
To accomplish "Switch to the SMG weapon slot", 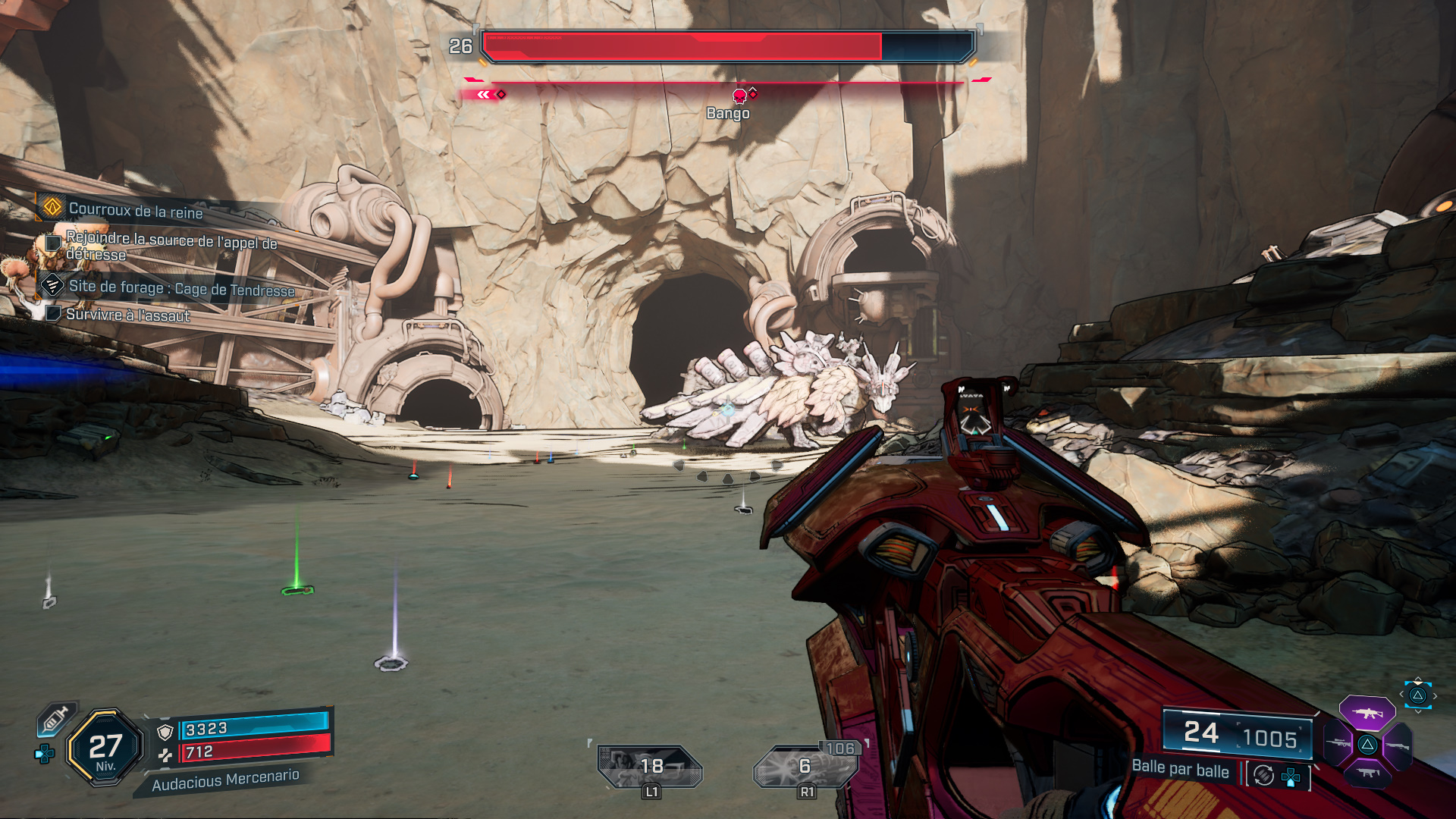I will click(x=1367, y=773).
